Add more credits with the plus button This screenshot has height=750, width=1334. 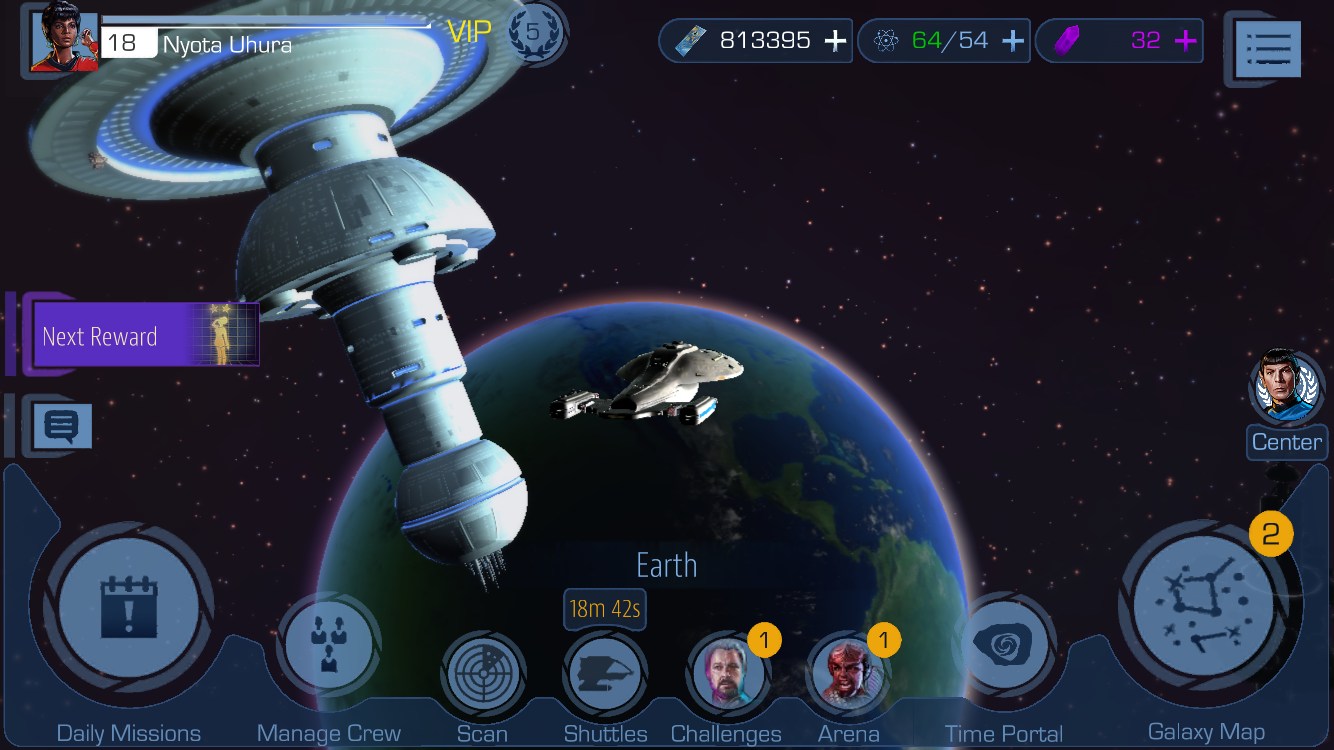click(x=836, y=41)
